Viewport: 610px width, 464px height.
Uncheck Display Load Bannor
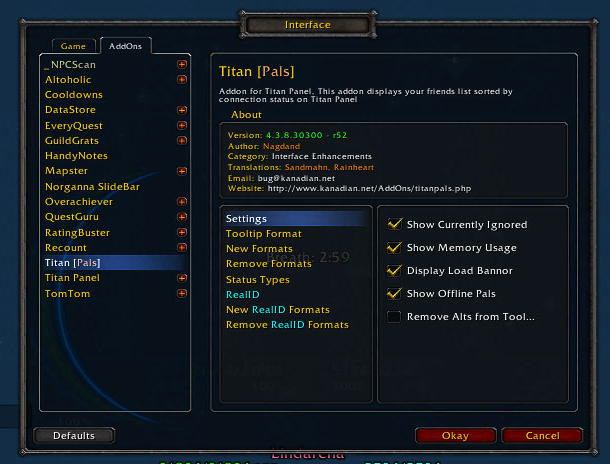(394, 271)
